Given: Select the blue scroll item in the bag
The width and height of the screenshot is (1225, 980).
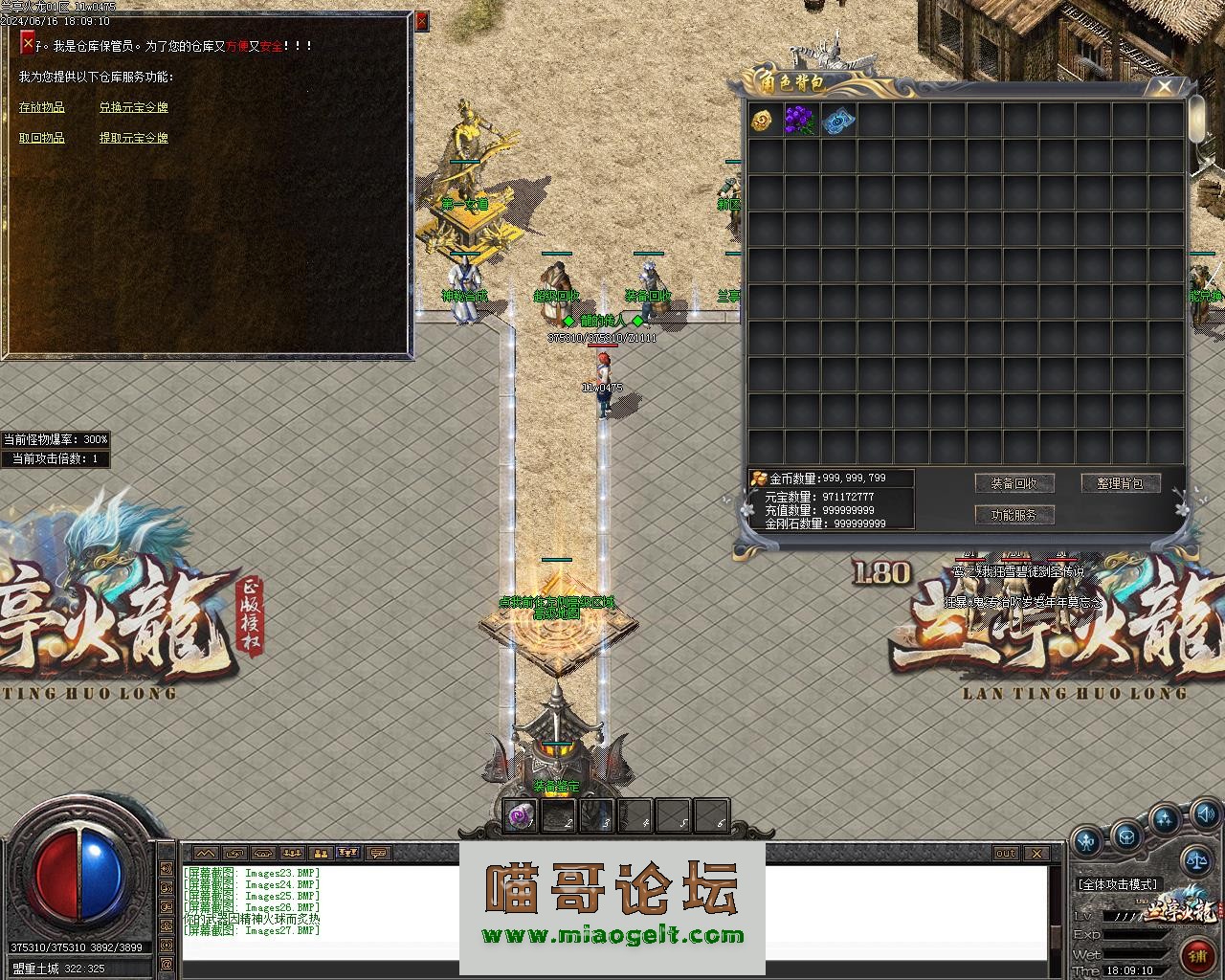Looking at the screenshot, I should pos(836,121).
